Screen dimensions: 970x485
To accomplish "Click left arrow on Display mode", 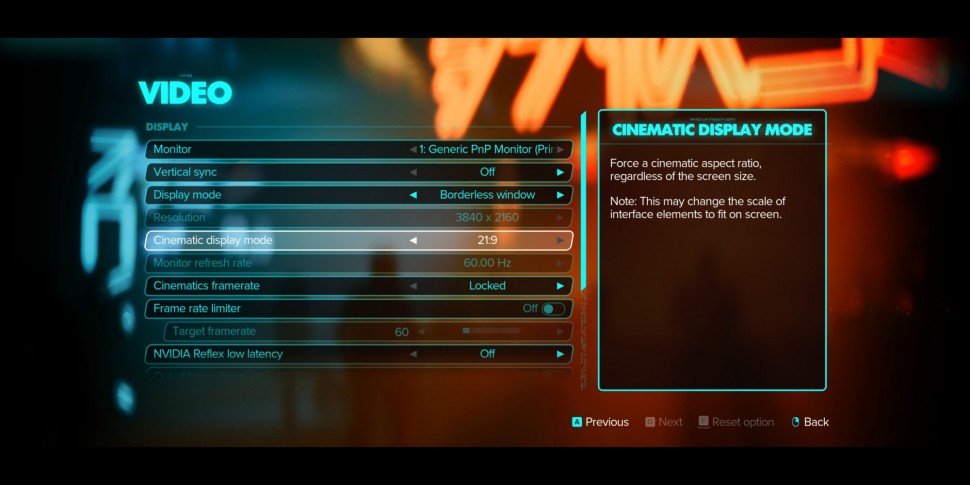I will coord(414,195).
